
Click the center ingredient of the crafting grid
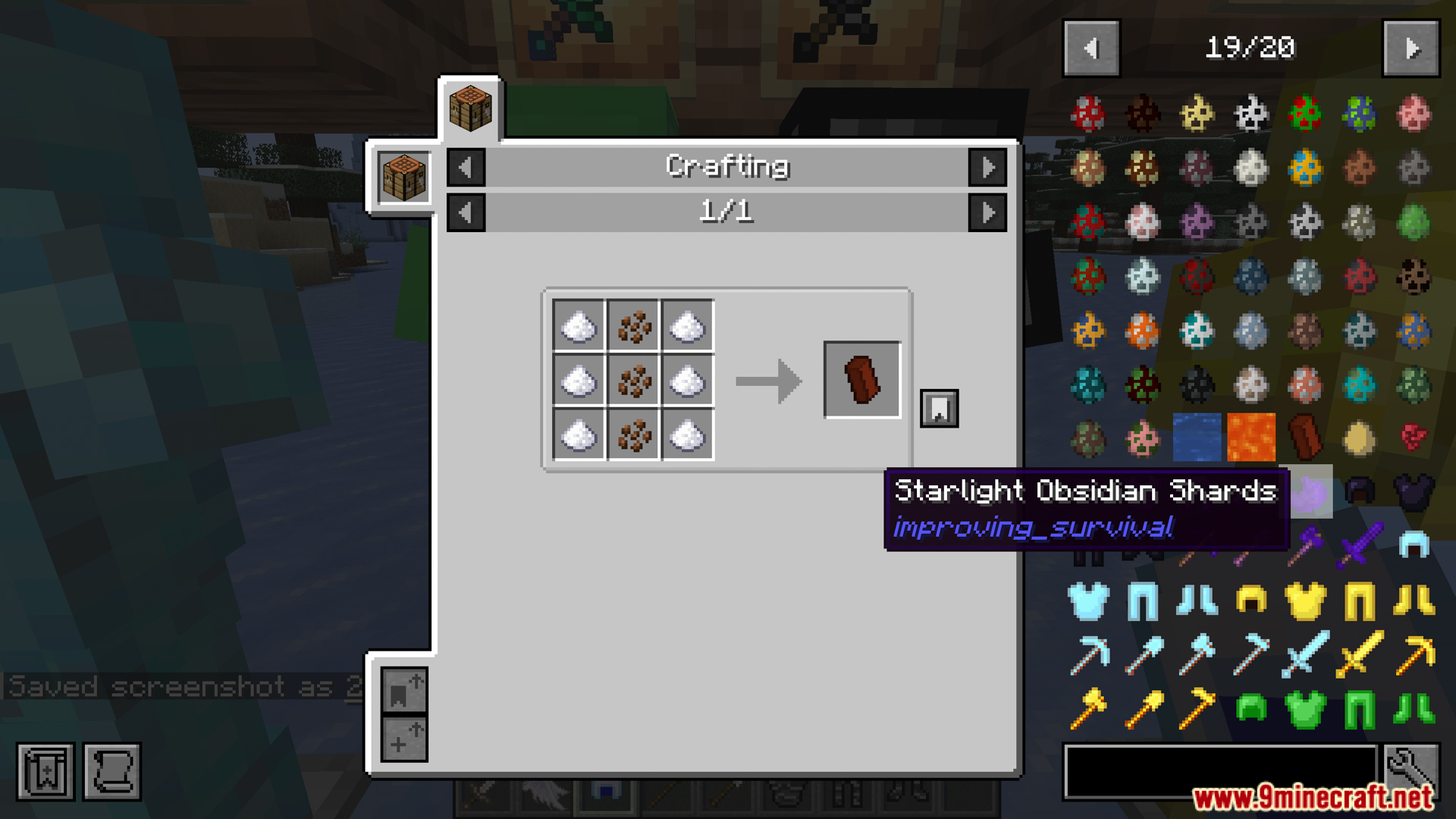coord(634,381)
